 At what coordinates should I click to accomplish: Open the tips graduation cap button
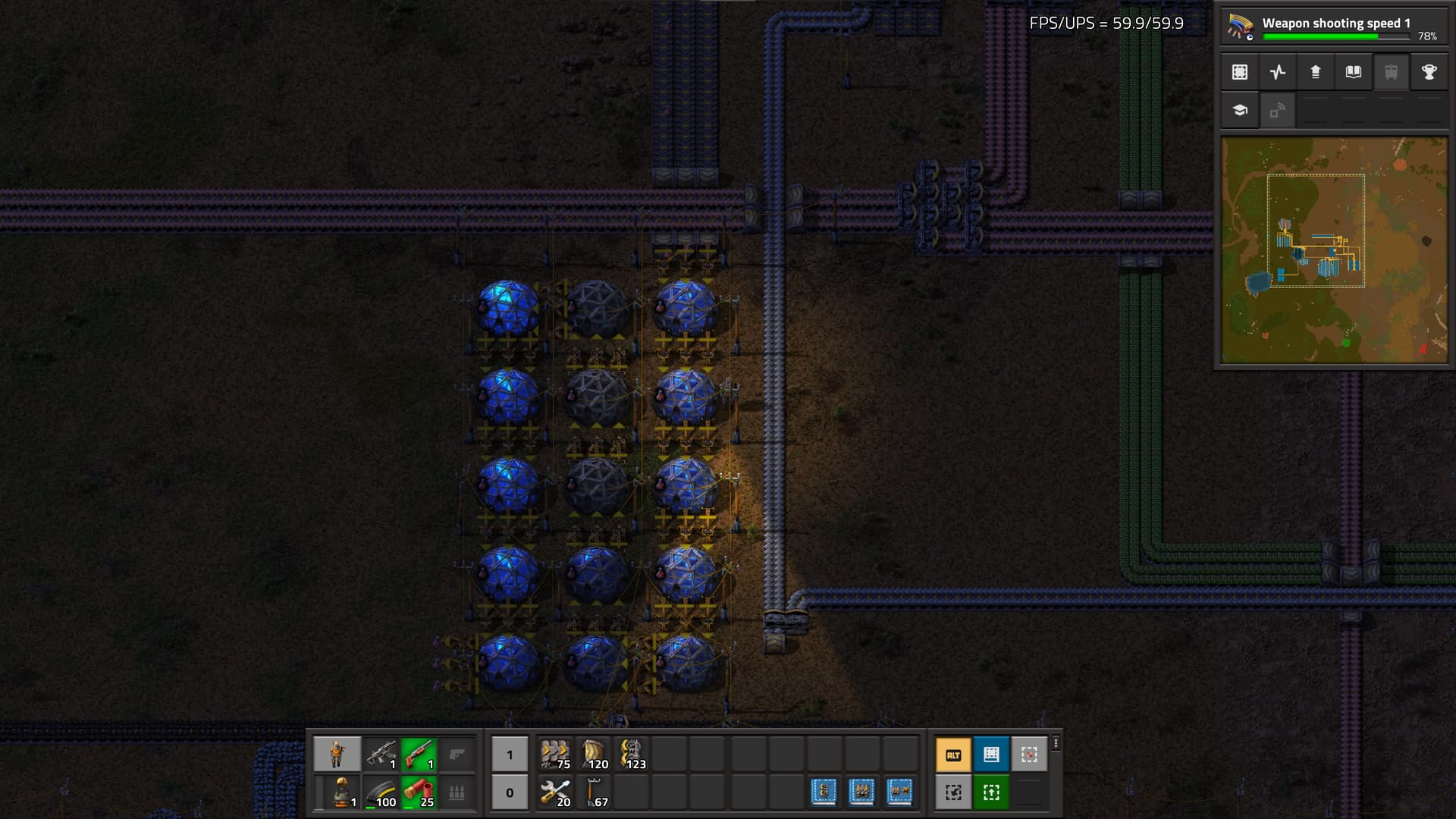click(x=1240, y=110)
